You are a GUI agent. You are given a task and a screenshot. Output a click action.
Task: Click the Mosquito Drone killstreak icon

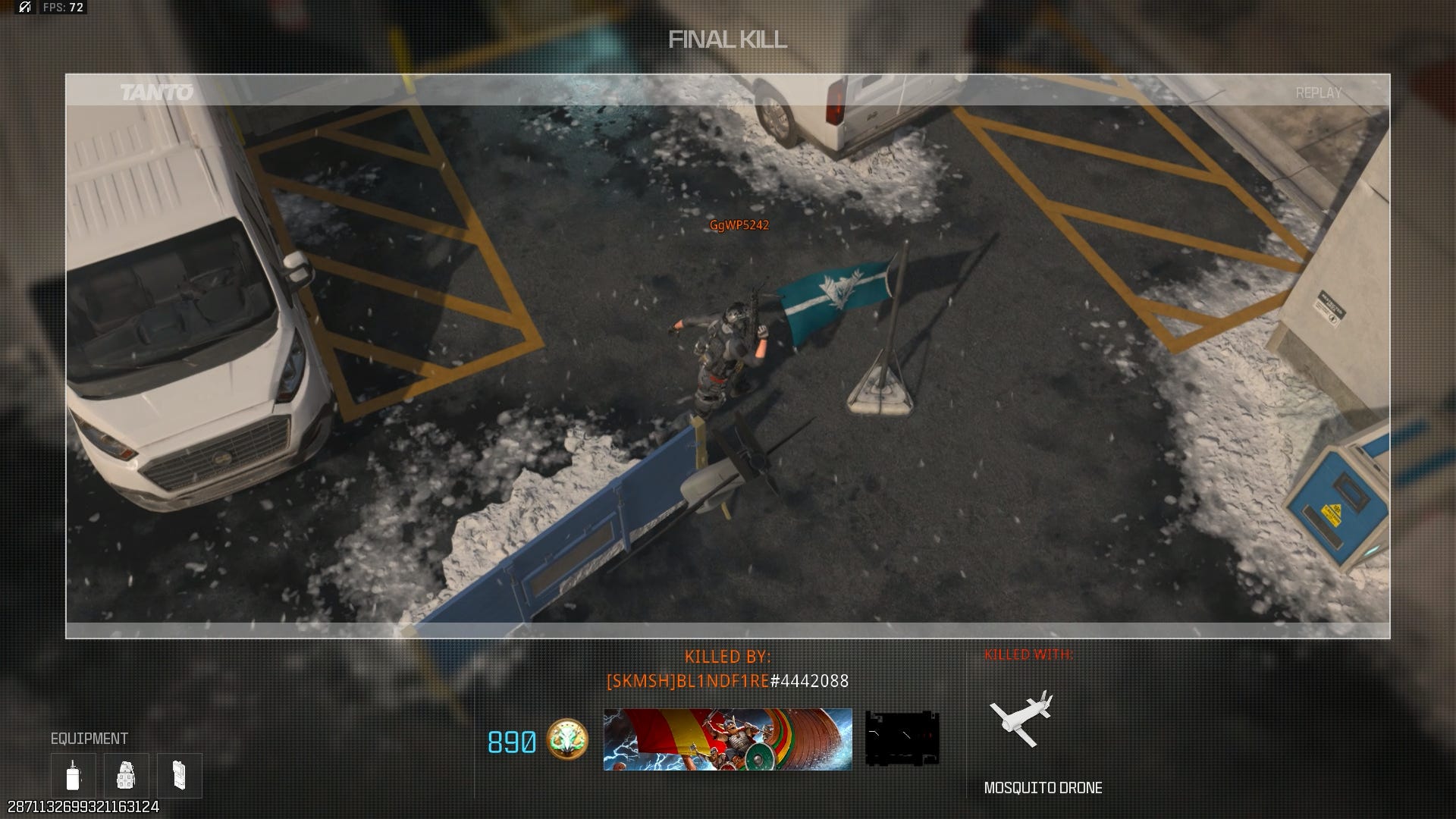click(x=1021, y=715)
